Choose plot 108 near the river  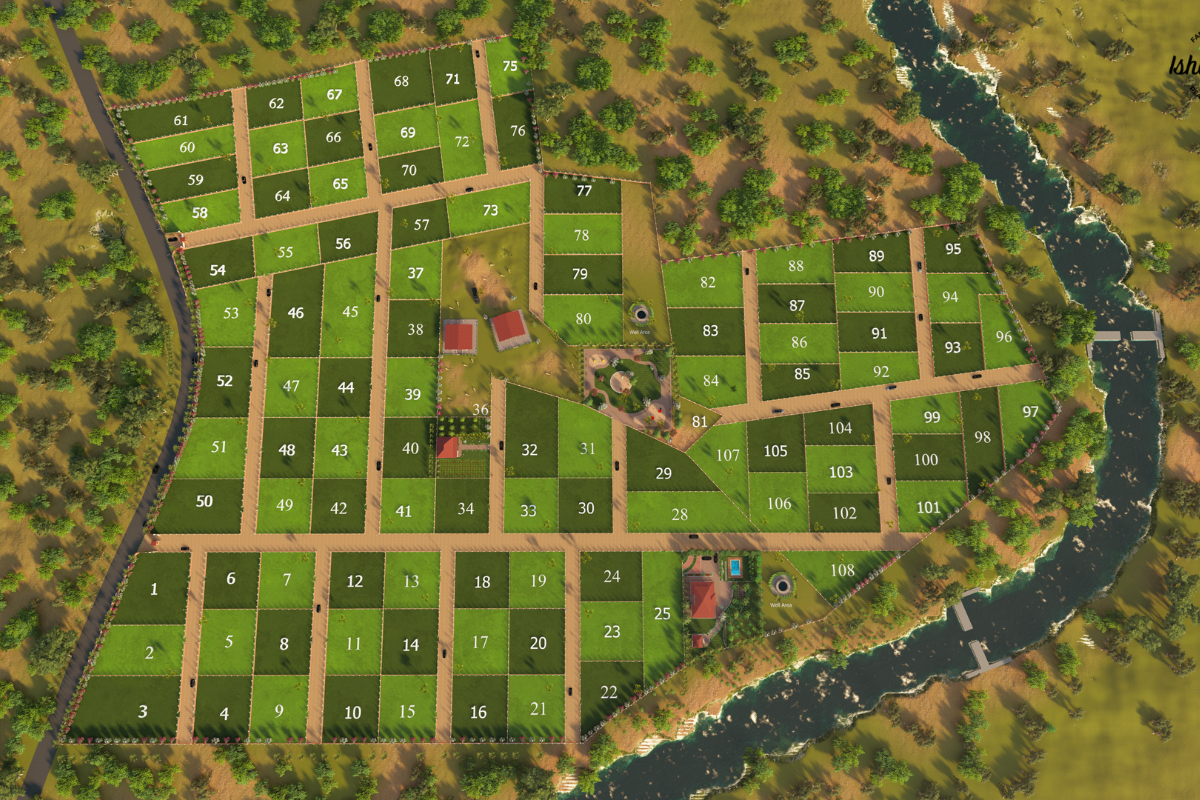tap(842, 571)
